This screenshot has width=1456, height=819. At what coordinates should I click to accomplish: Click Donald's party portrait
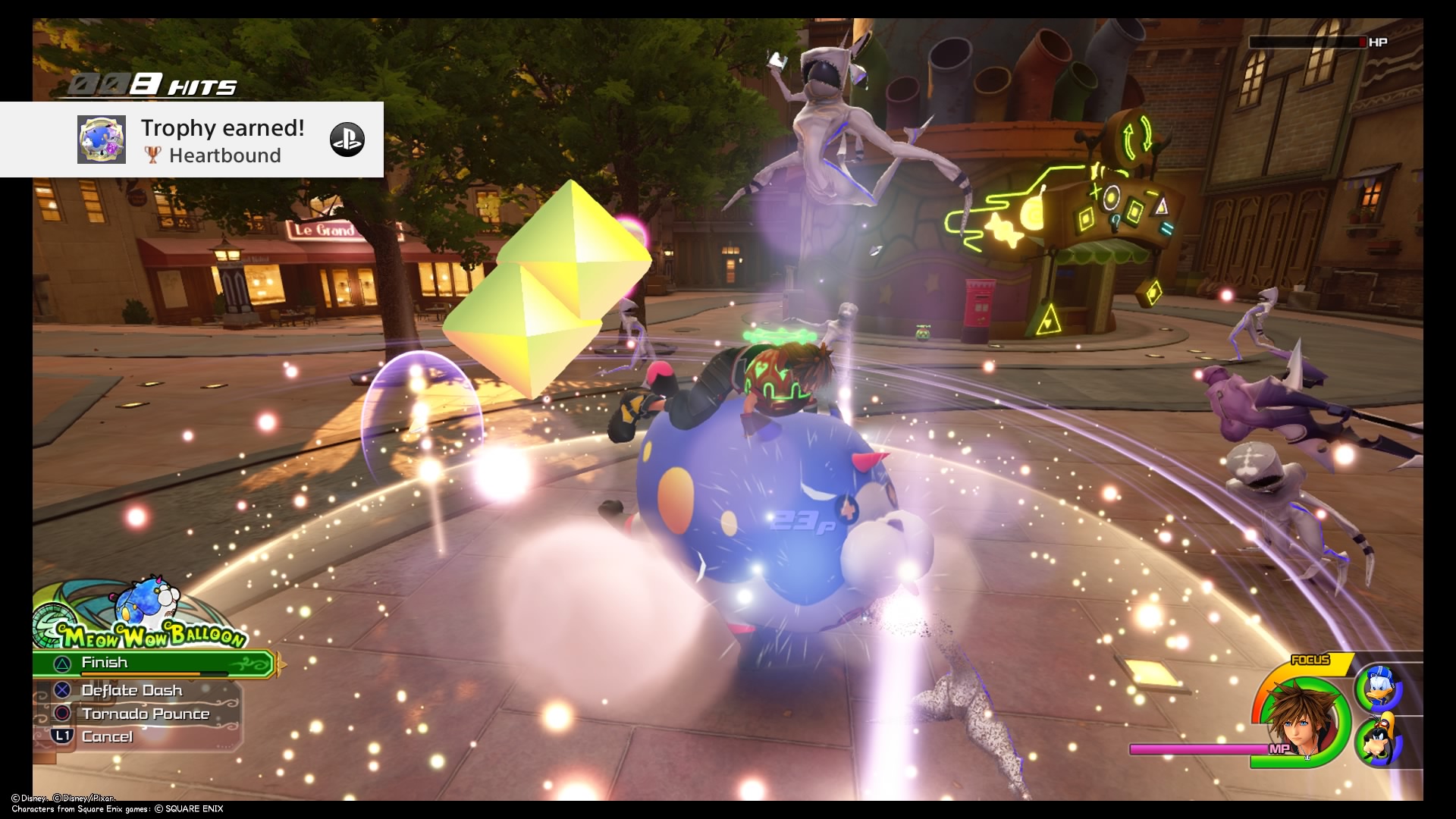pyautogui.click(x=1378, y=688)
